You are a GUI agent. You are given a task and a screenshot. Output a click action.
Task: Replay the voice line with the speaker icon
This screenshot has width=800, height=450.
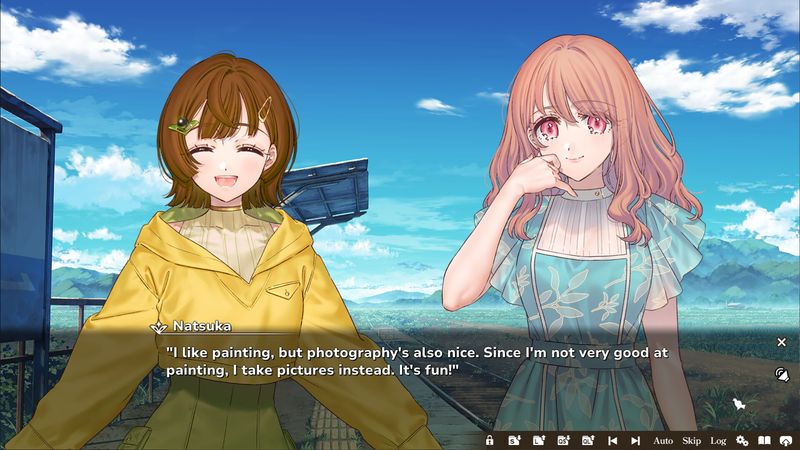click(782, 374)
